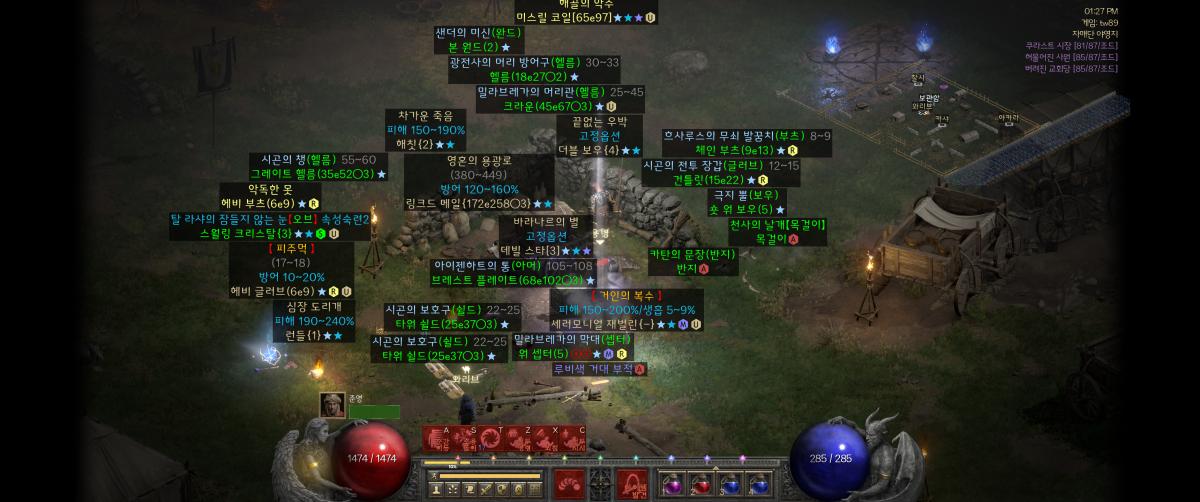The width and height of the screenshot is (1200, 502).
Task: Click the 준영 party portrait
Action: pos(332,405)
